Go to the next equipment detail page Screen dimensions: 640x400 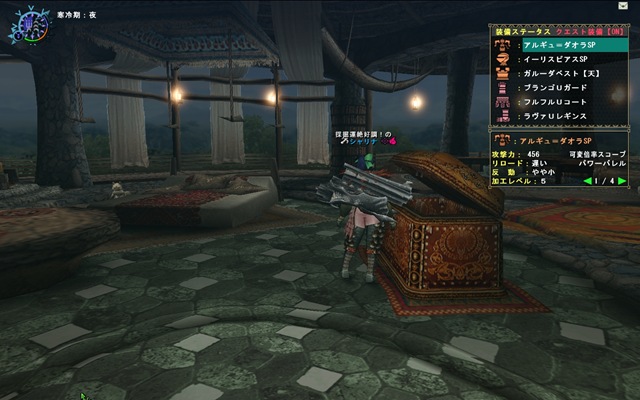622,181
